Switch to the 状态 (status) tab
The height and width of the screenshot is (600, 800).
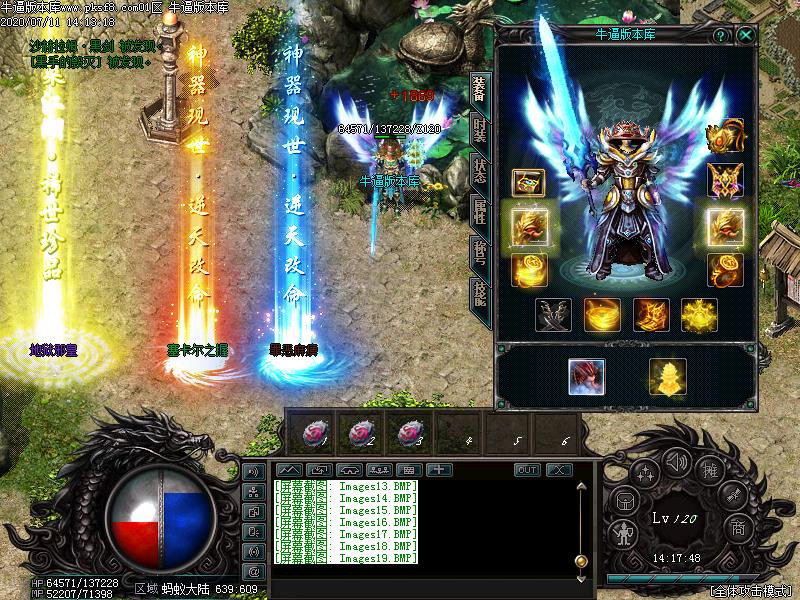[x=480, y=170]
